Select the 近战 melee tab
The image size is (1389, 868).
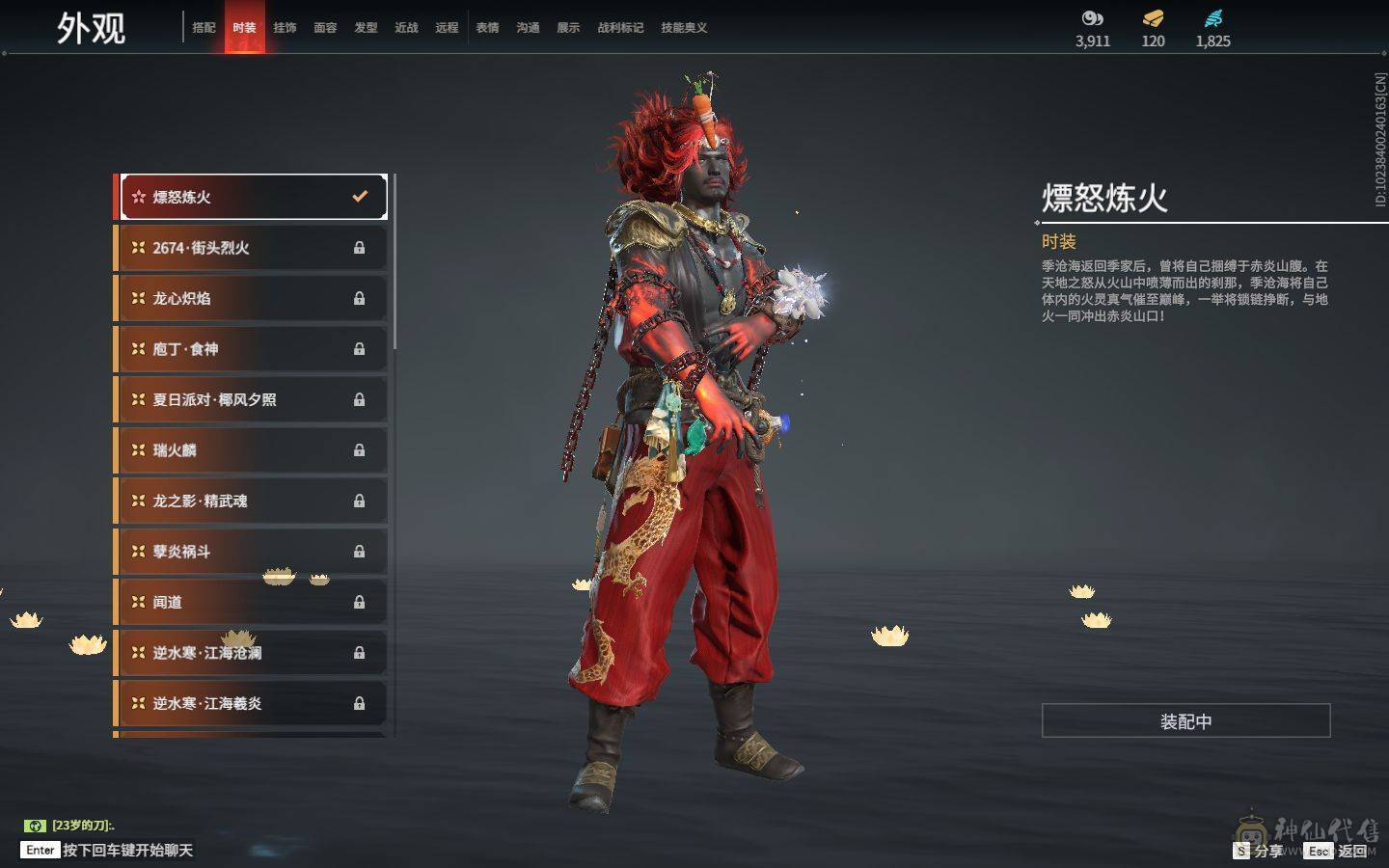click(x=406, y=28)
